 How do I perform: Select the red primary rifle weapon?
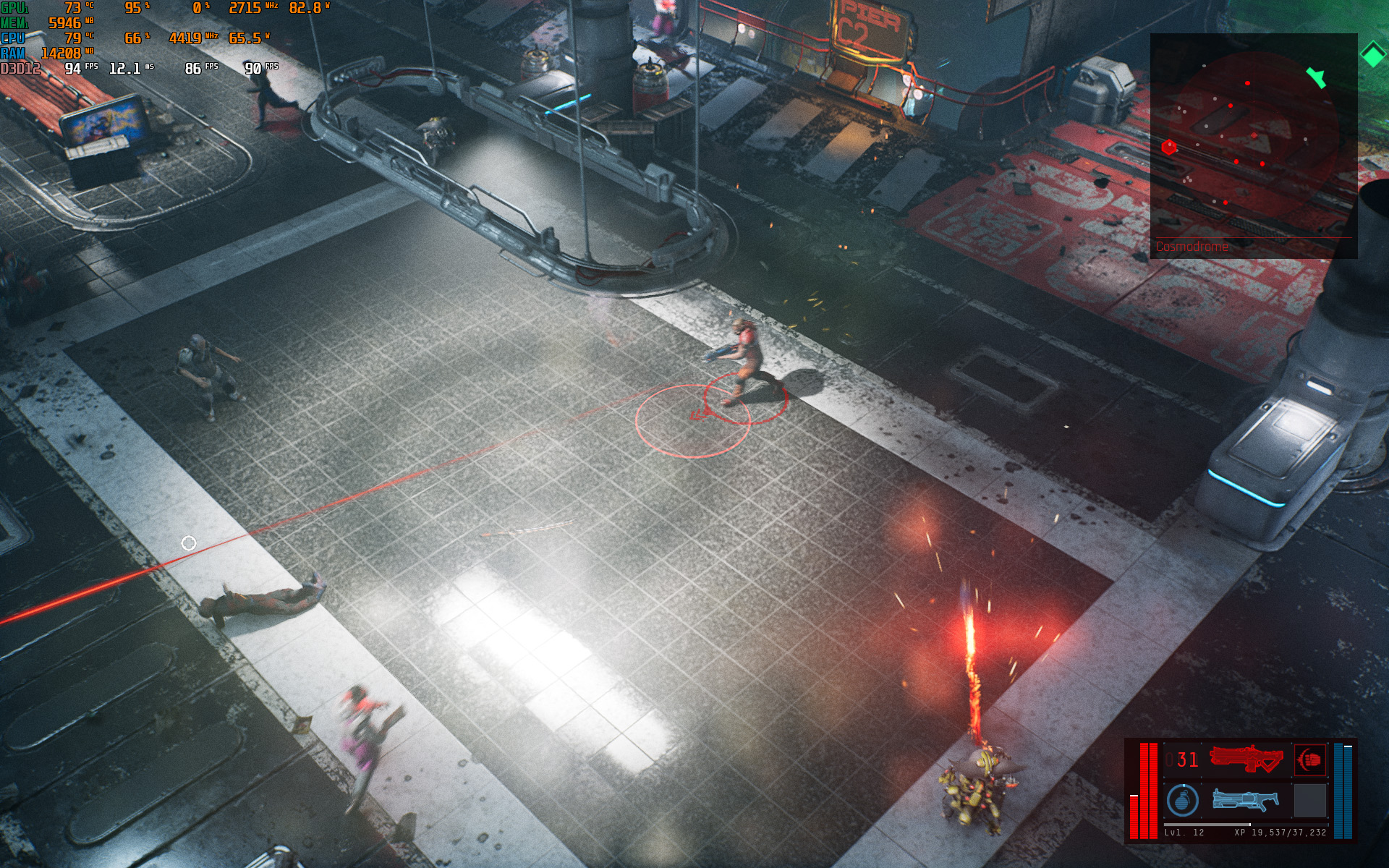pyautogui.click(x=1245, y=759)
